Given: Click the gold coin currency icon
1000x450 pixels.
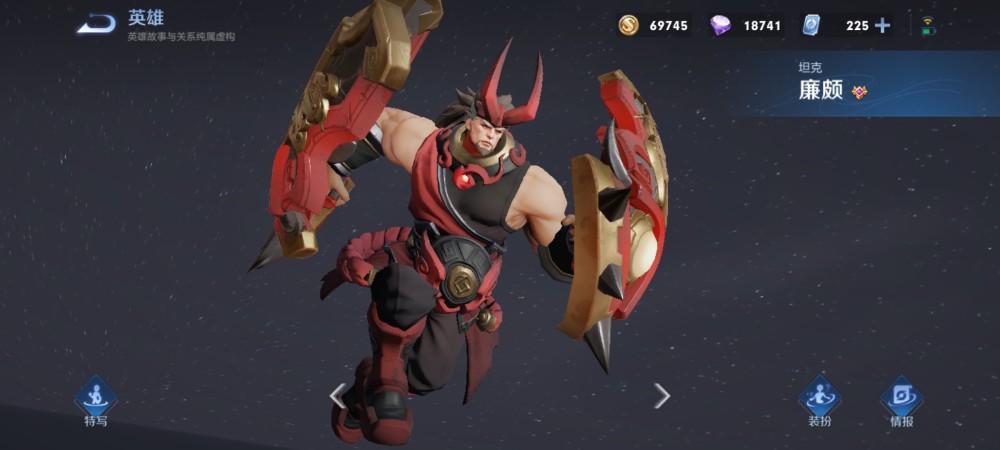Looking at the screenshot, I should click(628, 26).
